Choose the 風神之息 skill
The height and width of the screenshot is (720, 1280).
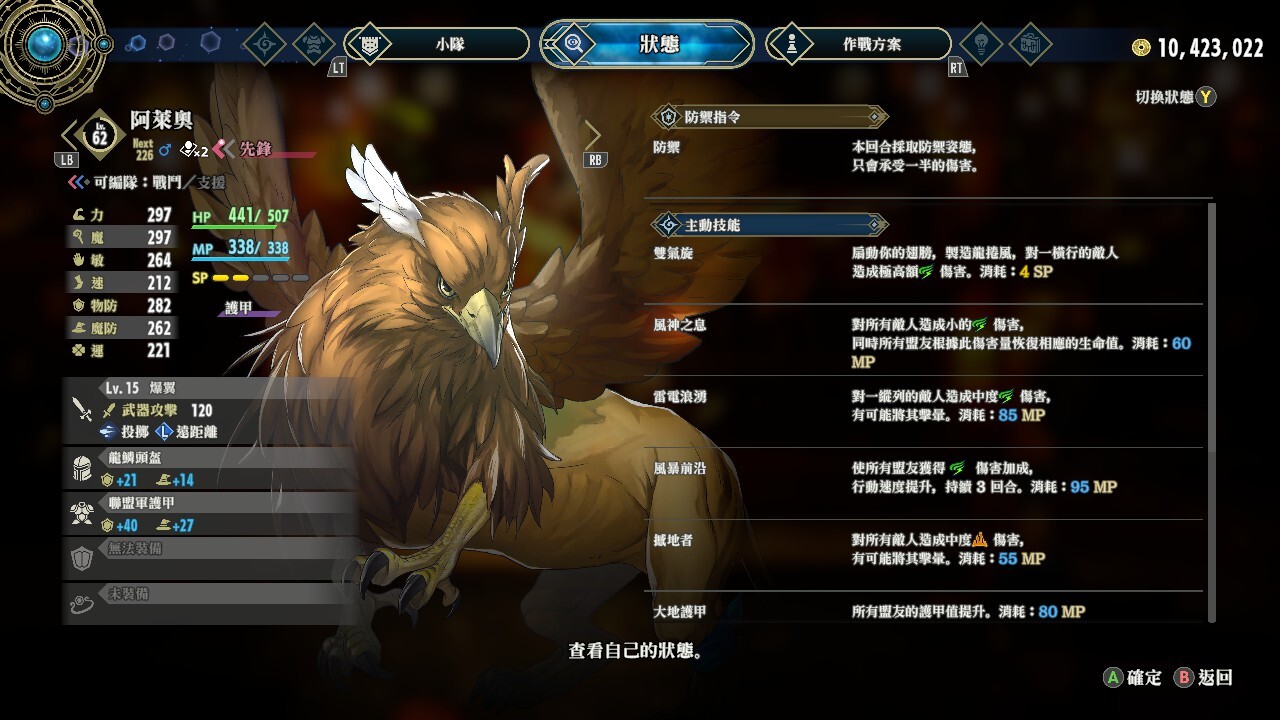point(925,340)
